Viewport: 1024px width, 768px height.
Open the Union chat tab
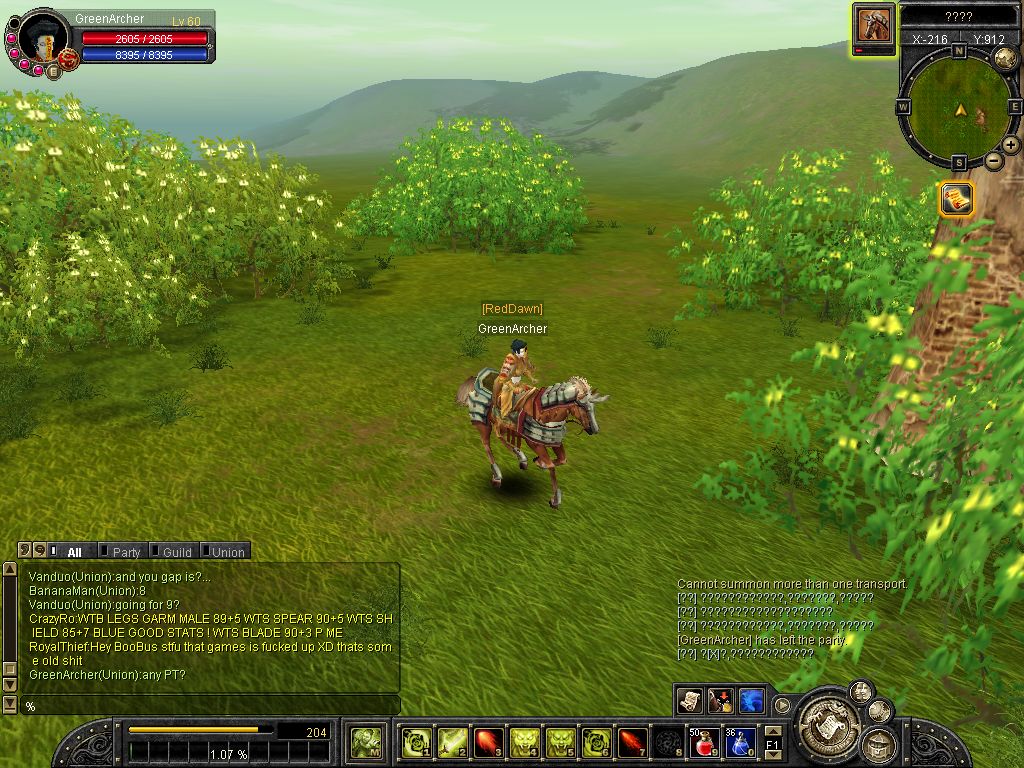pyautogui.click(x=227, y=551)
